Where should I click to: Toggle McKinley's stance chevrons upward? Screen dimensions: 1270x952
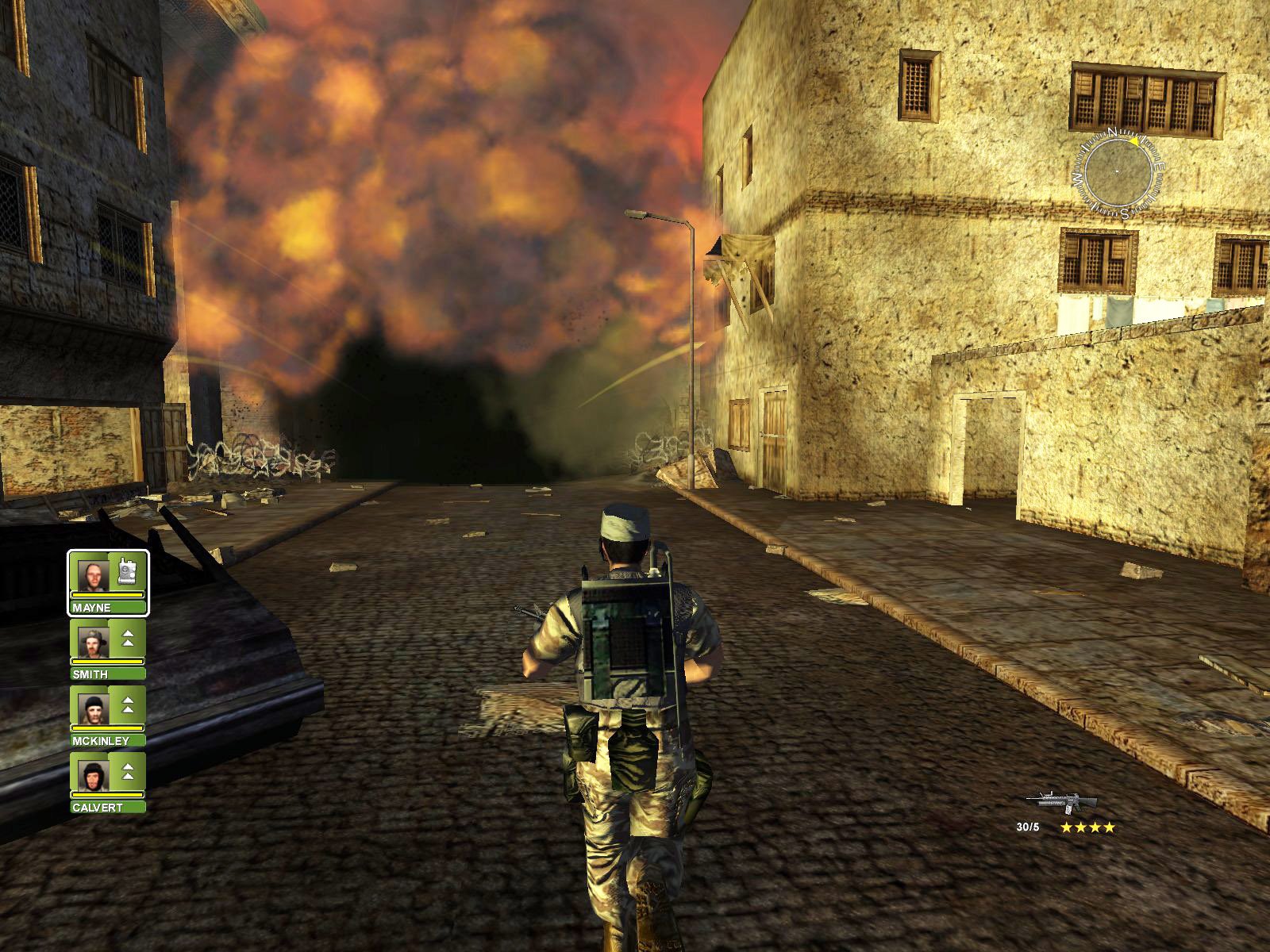pos(127,705)
